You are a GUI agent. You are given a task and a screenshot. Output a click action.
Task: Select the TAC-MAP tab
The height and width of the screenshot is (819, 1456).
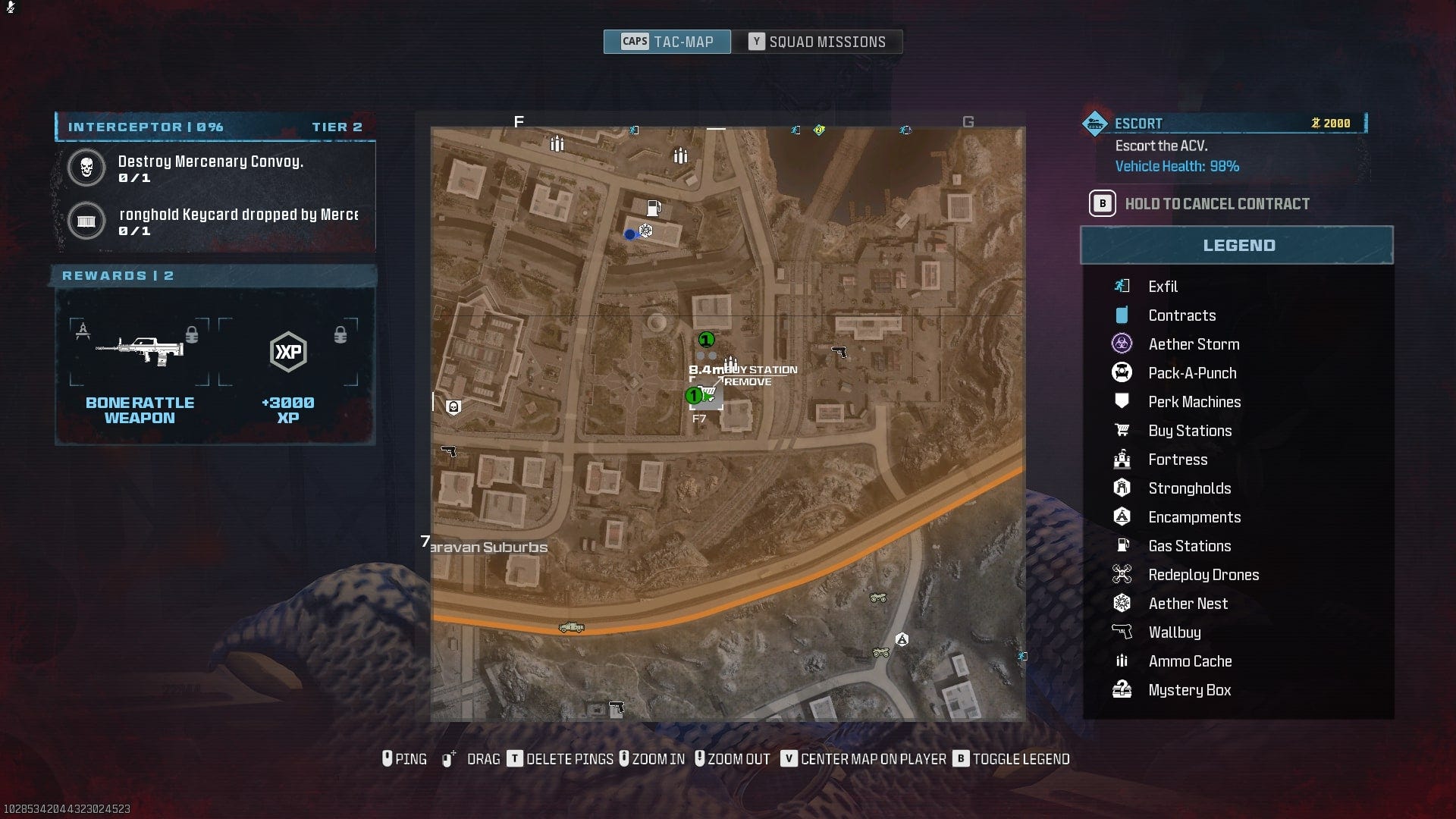(666, 42)
